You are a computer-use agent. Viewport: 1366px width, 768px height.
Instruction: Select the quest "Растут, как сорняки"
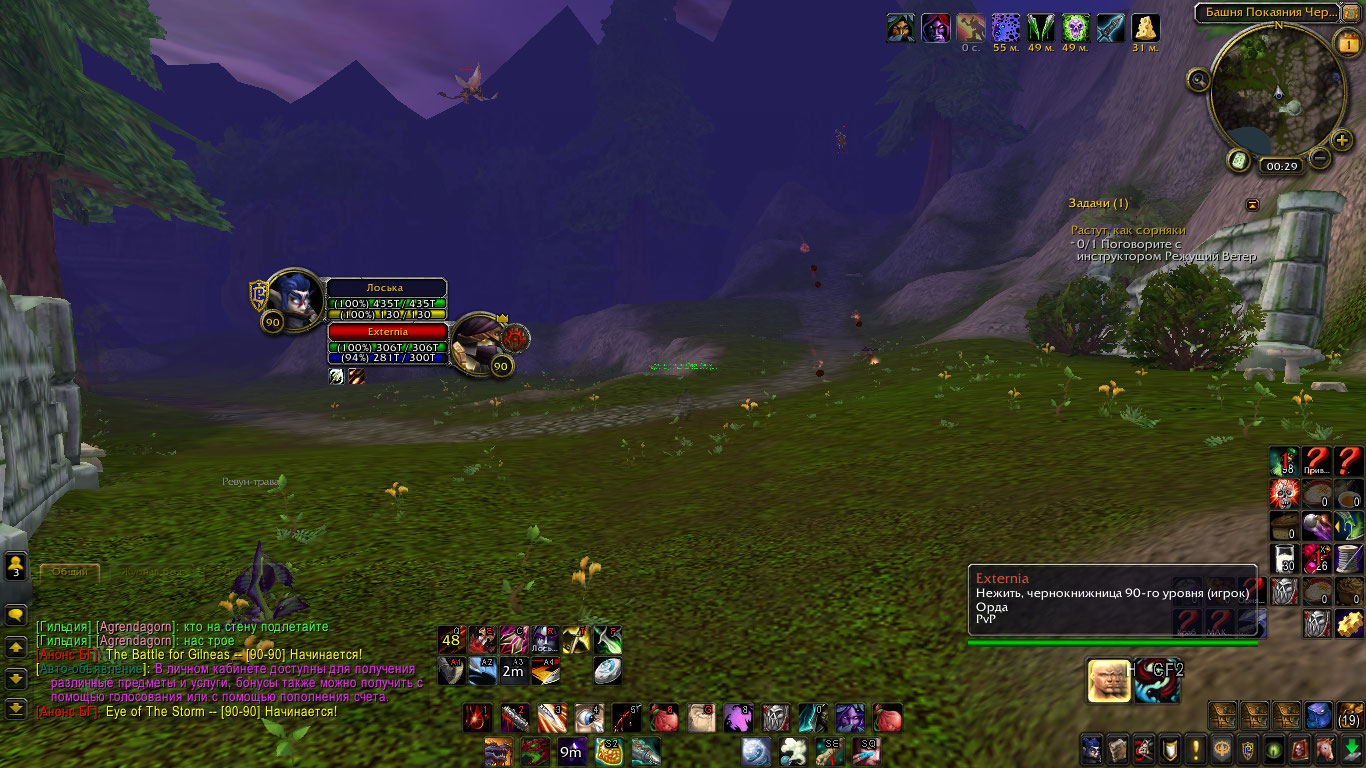(1127, 230)
